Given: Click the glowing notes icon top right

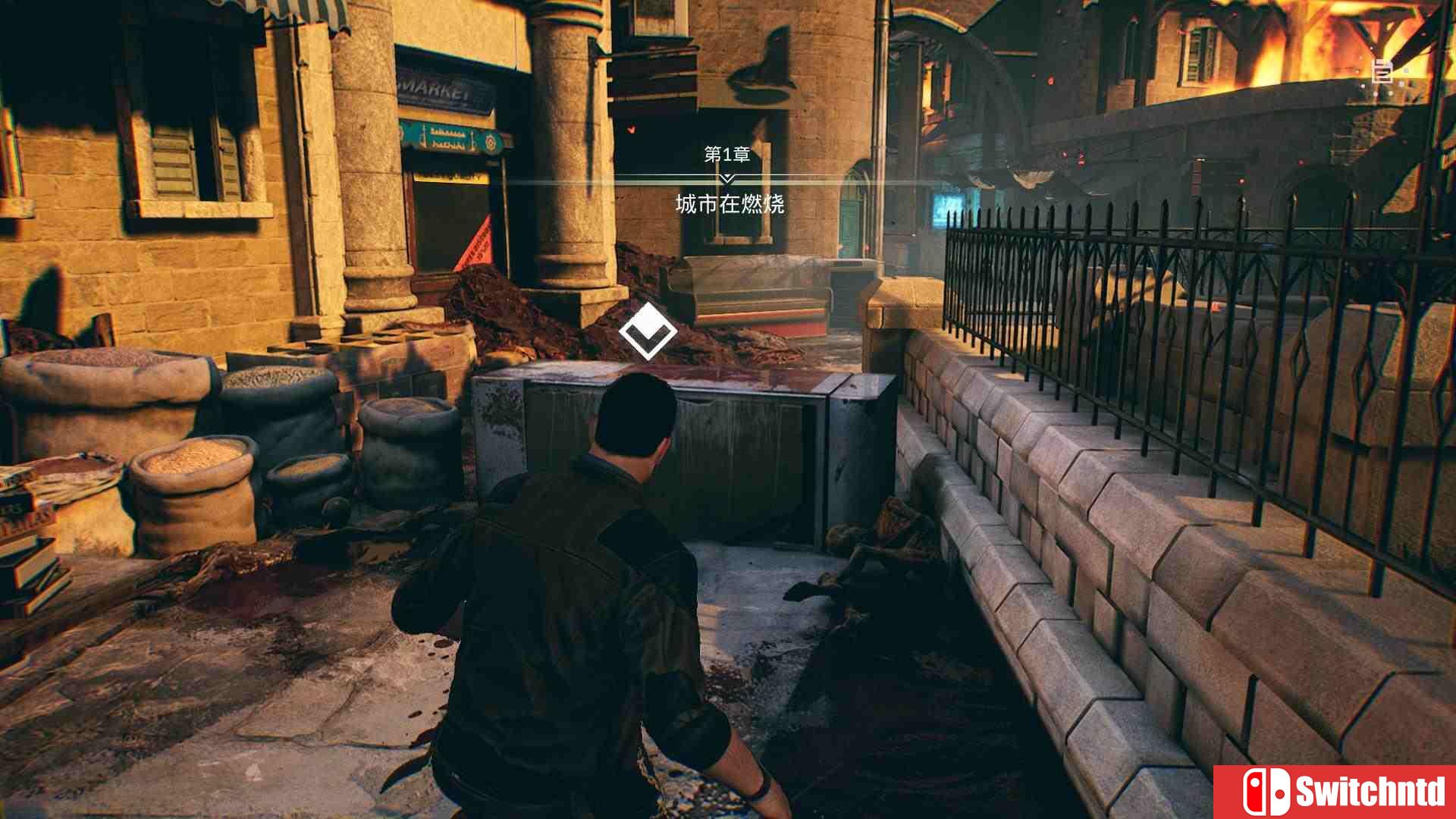Looking at the screenshot, I should (x=1382, y=72).
